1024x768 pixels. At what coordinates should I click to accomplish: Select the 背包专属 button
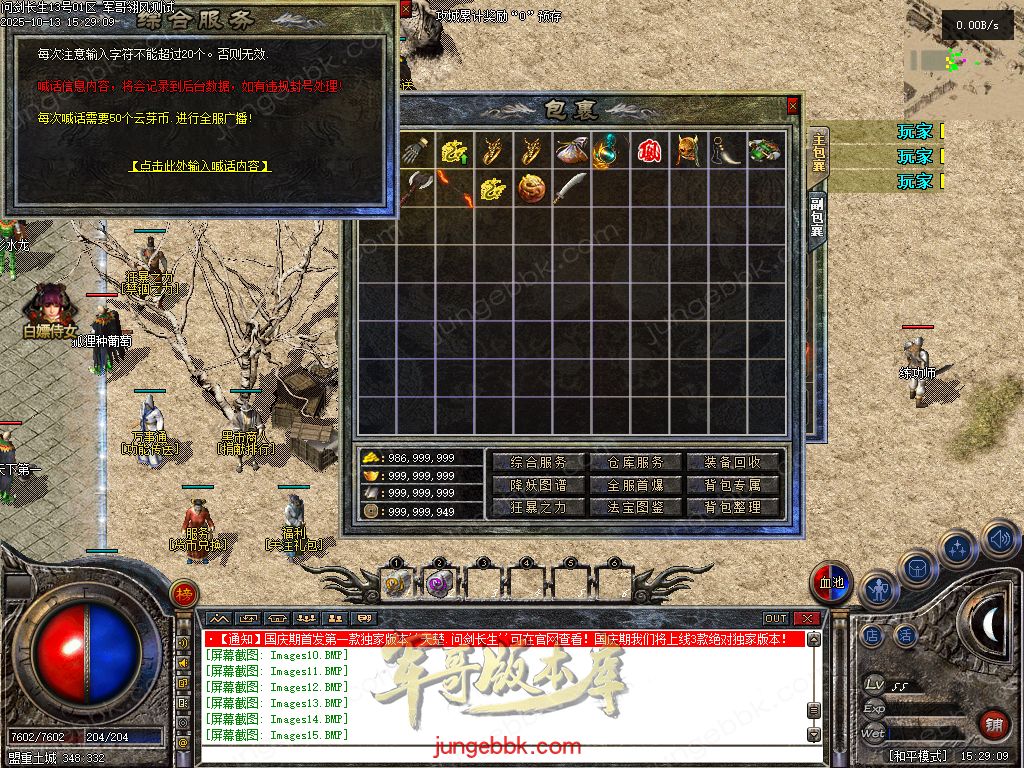tap(733, 485)
